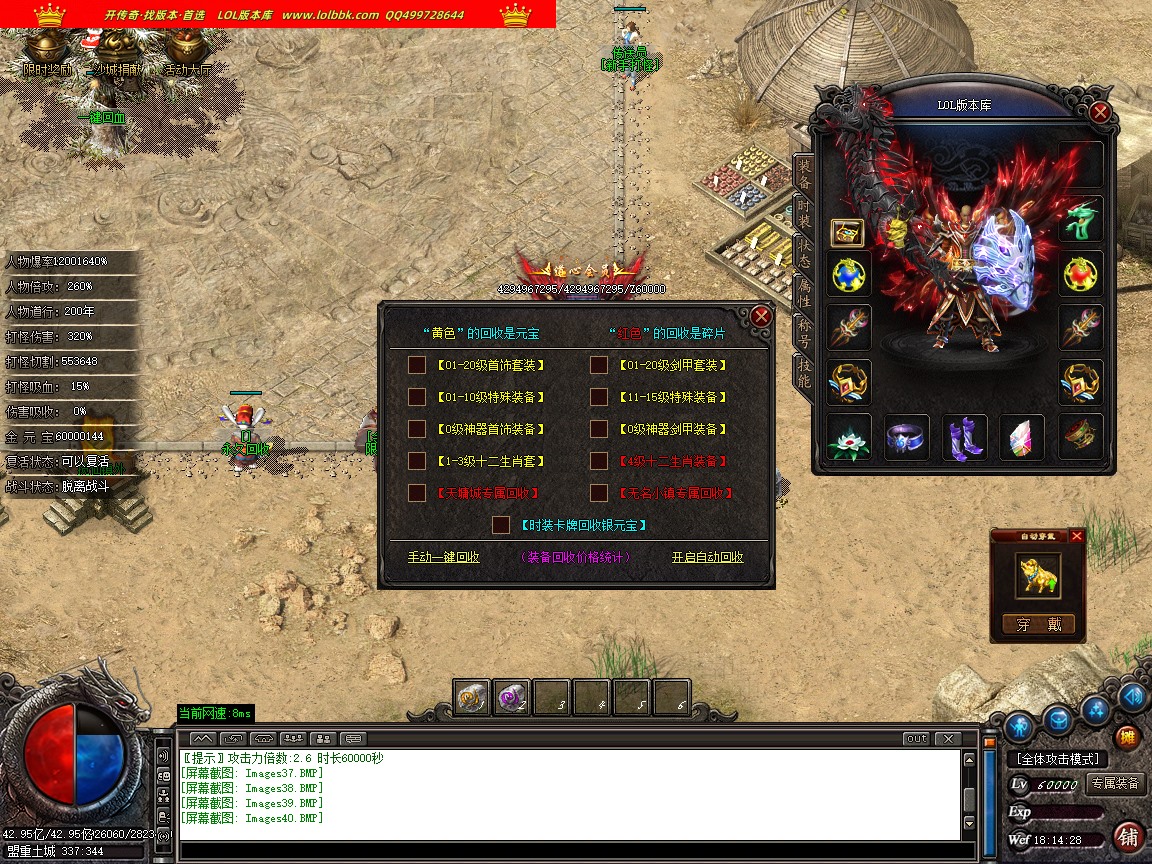
Task: Select the green dragon equipment slot
Action: pyautogui.click(x=1081, y=219)
